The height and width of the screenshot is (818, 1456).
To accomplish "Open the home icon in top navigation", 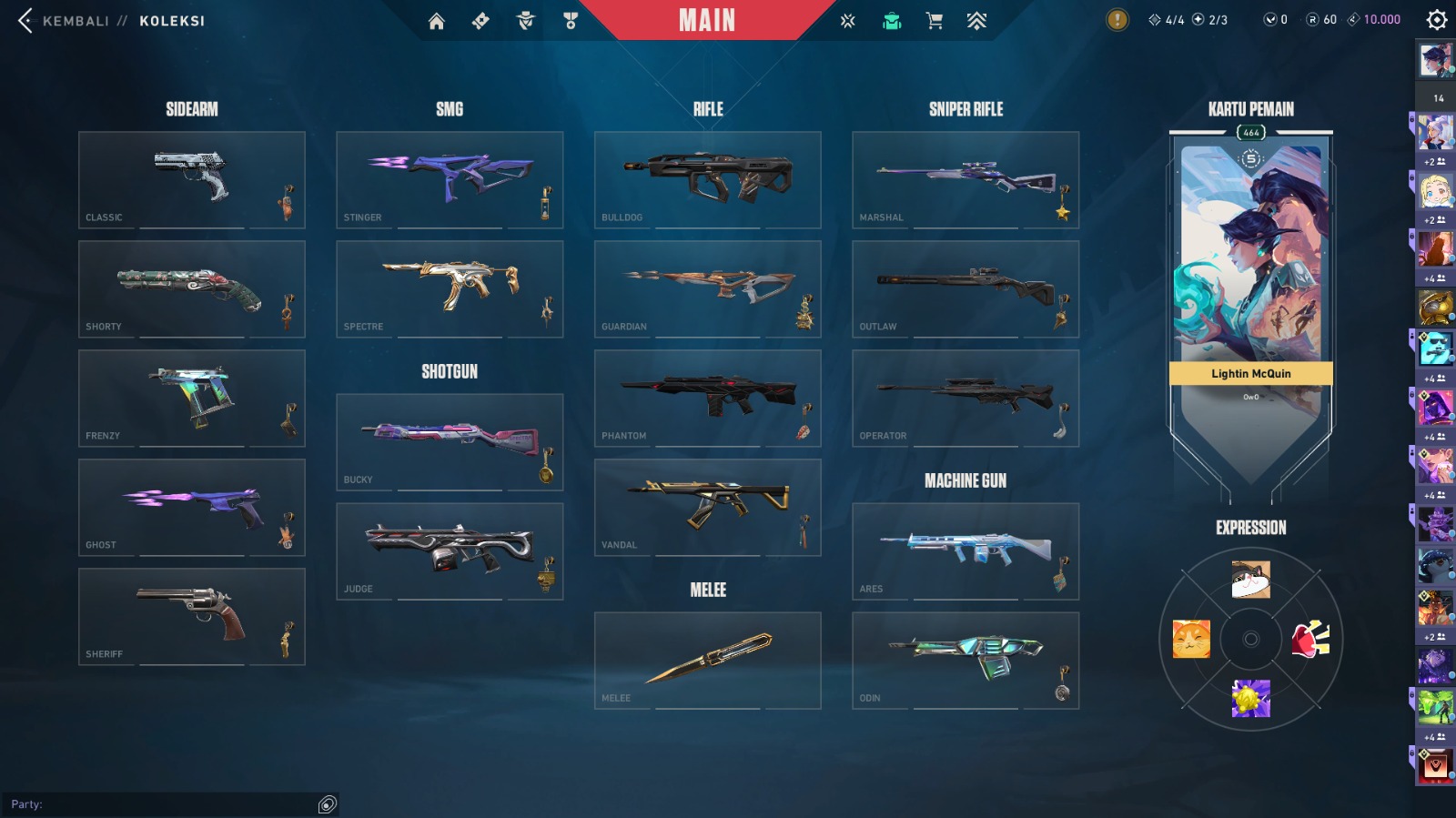I will click(x=437, y=21).
